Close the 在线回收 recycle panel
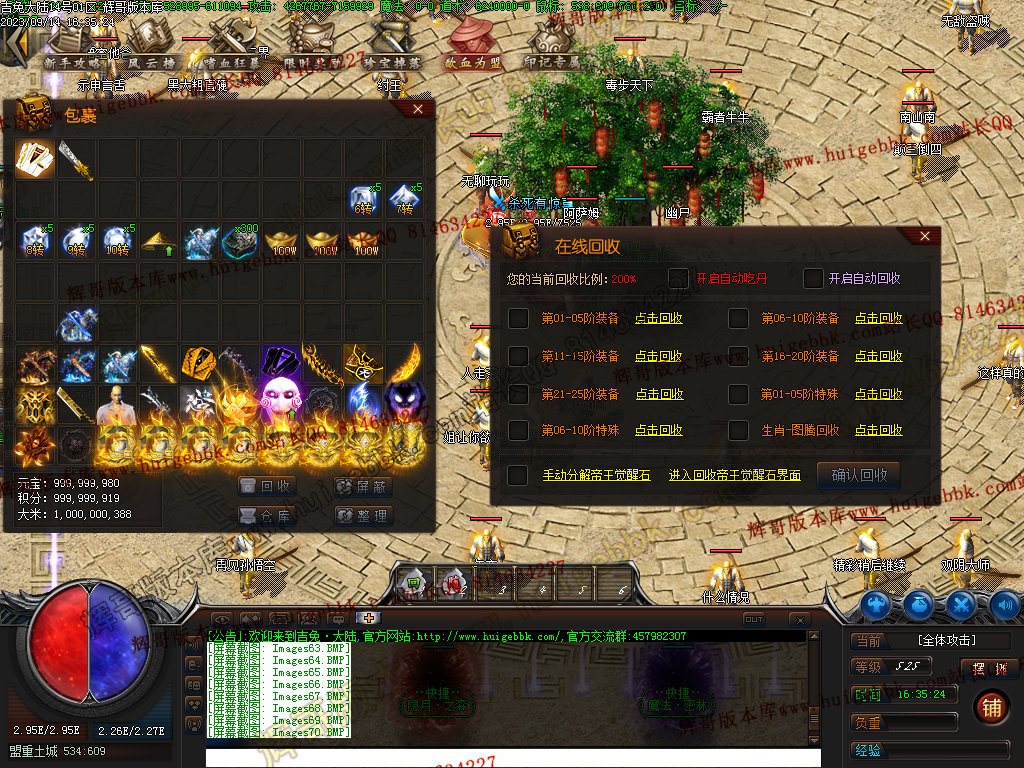 click(x=924, y=236)
